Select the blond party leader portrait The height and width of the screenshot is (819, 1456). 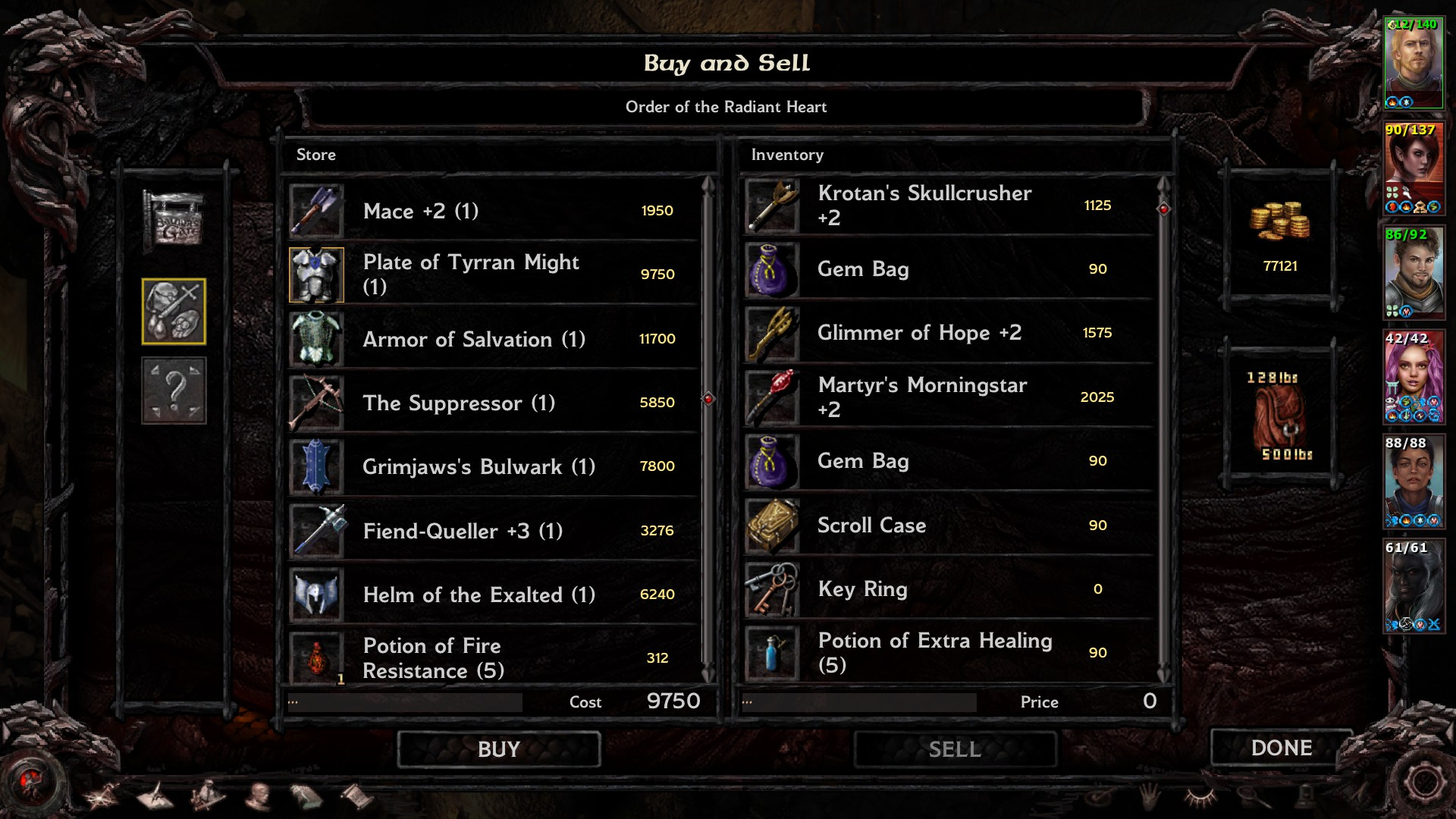[1414, 62]
